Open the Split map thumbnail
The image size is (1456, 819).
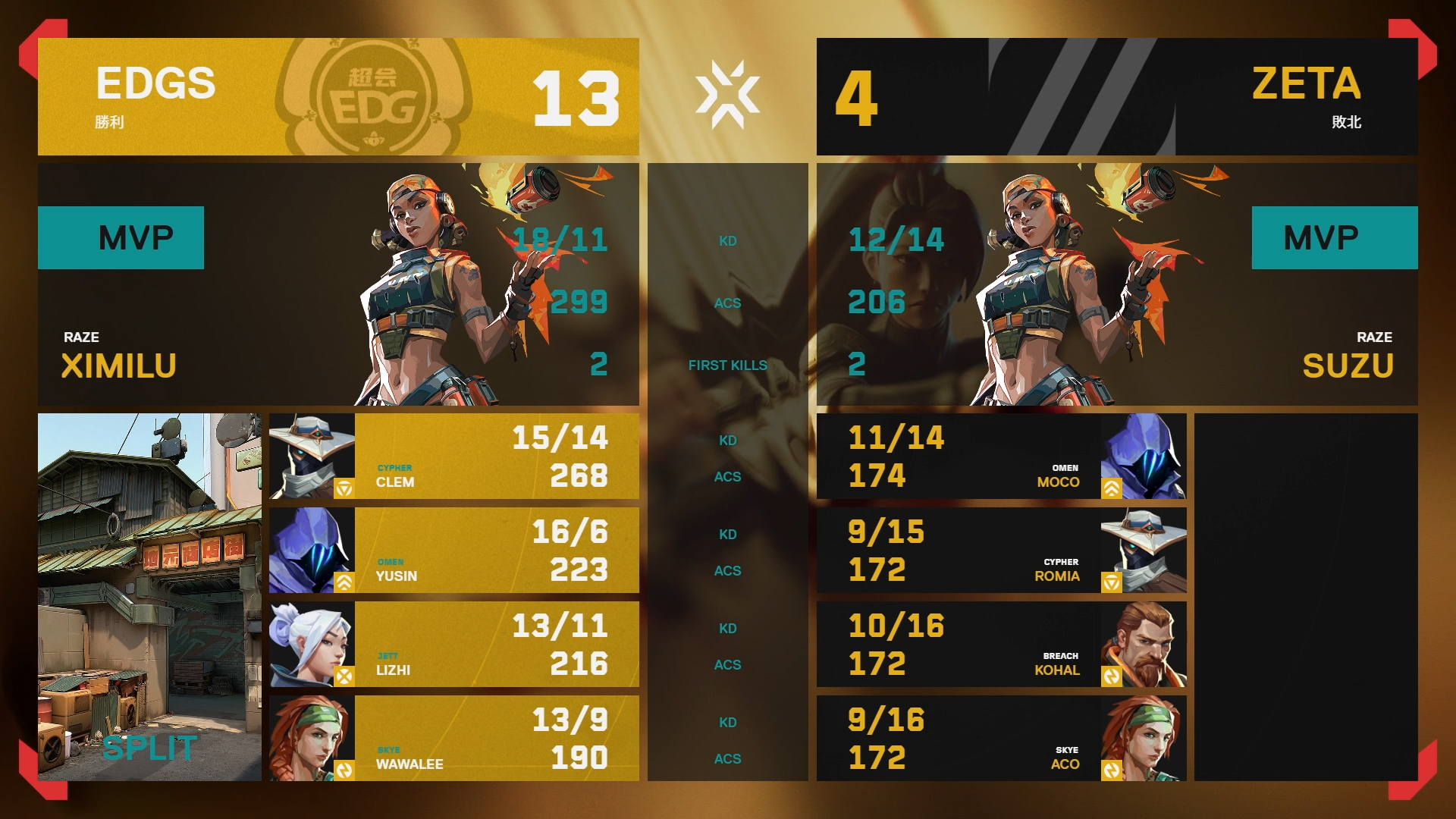click(149, 597)
